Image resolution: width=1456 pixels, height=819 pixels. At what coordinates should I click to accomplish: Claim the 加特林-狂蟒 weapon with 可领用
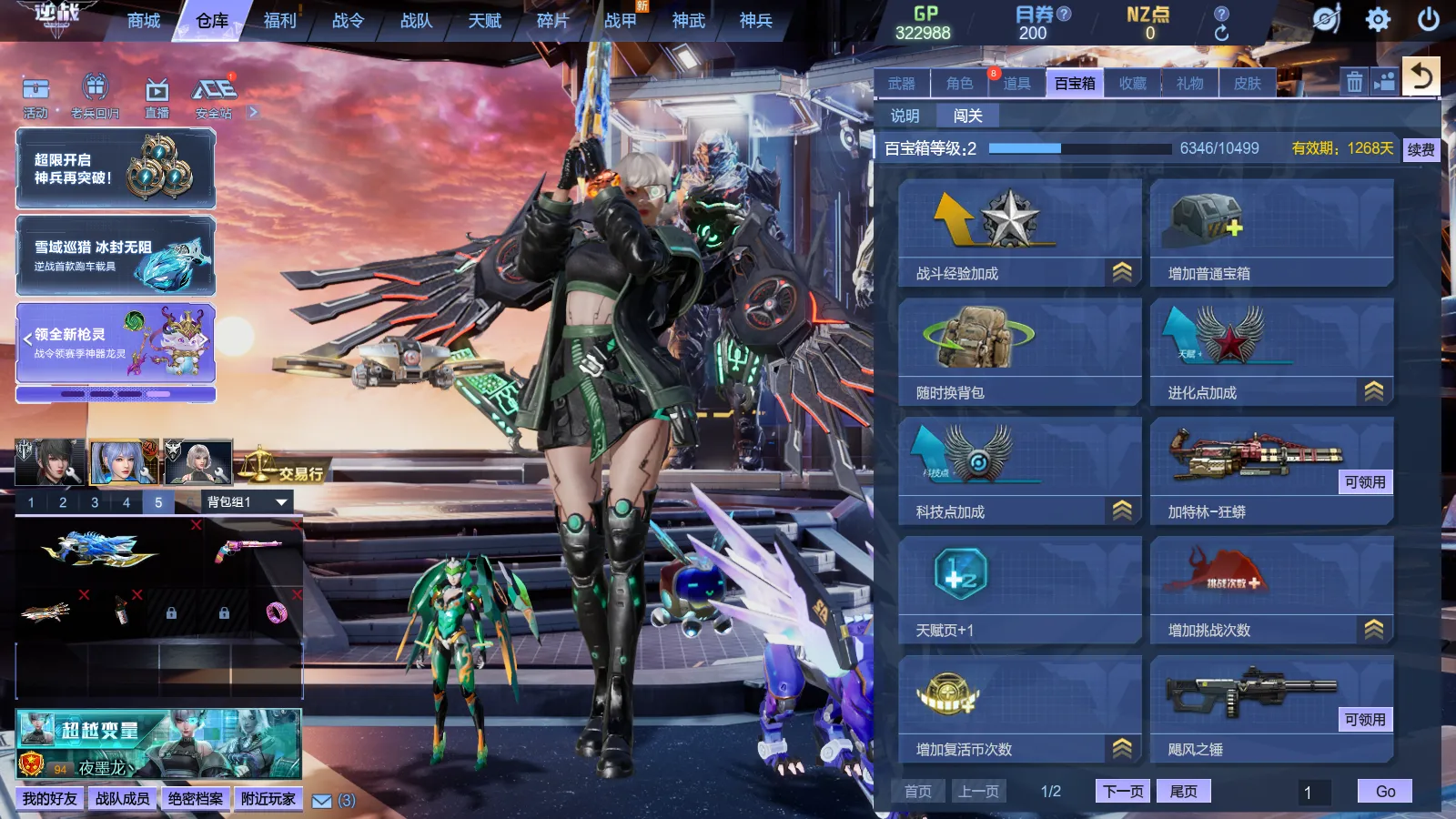(1365, 482)
